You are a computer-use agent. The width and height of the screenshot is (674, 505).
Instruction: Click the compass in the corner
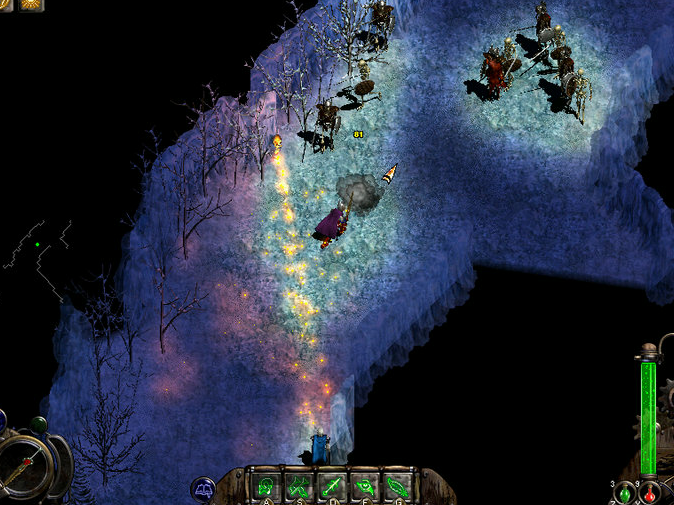click(x=25, y=462)
